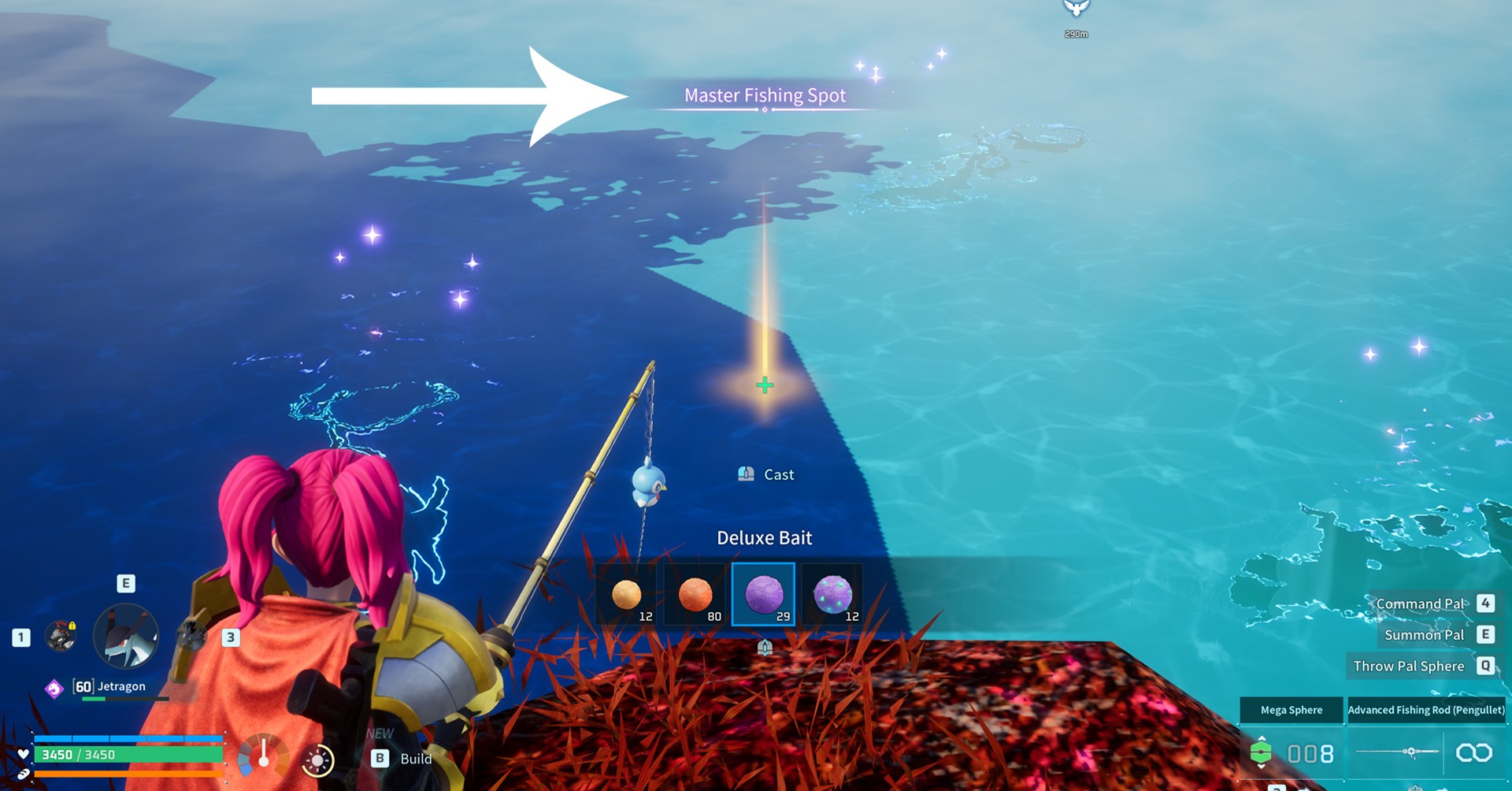Viewport: 1512px width, 791px height.
Task: Click the Command Pal label
Action: click(x=1420, y=604)
